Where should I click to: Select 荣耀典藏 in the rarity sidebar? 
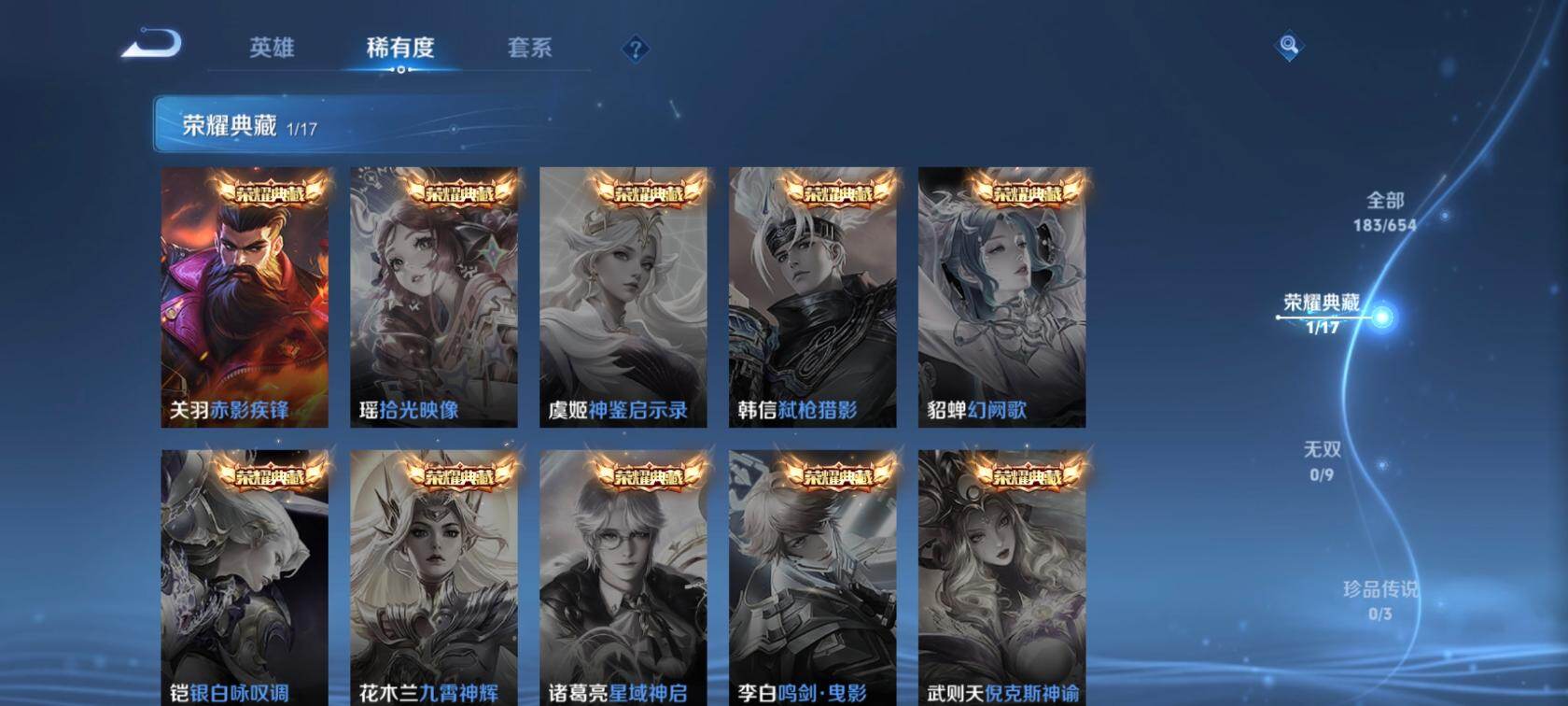[1322, 313]
